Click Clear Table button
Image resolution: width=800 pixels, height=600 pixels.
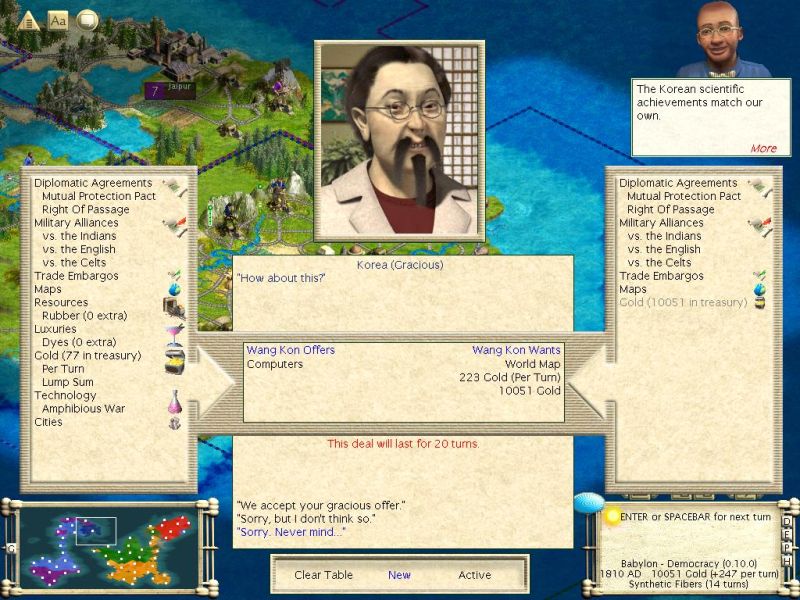(x=322, y=575)
